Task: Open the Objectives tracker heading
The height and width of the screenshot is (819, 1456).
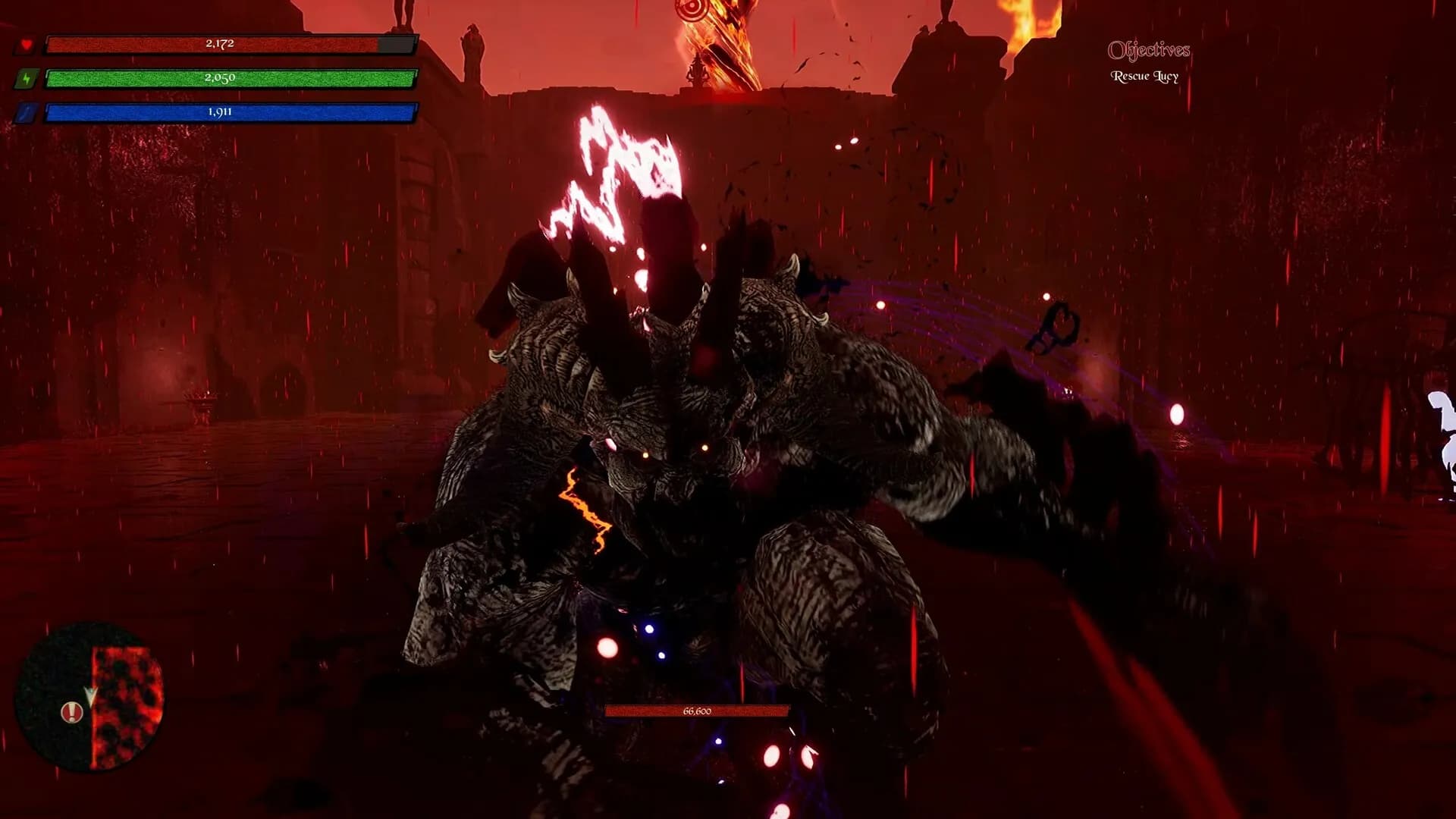Action: 1148,51
